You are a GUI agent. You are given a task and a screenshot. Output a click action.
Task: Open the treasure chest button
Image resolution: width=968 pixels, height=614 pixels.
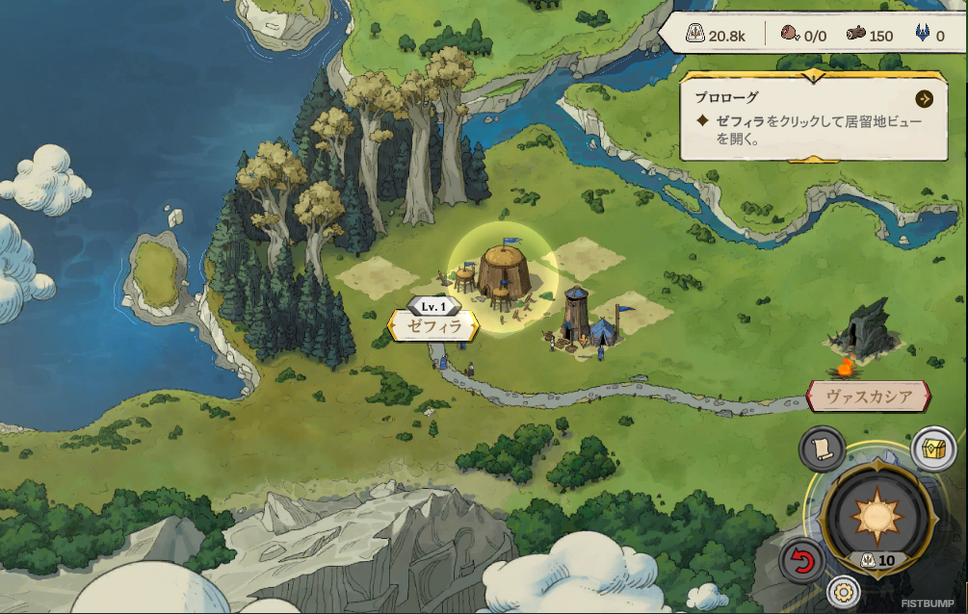[x=934, y=448]
